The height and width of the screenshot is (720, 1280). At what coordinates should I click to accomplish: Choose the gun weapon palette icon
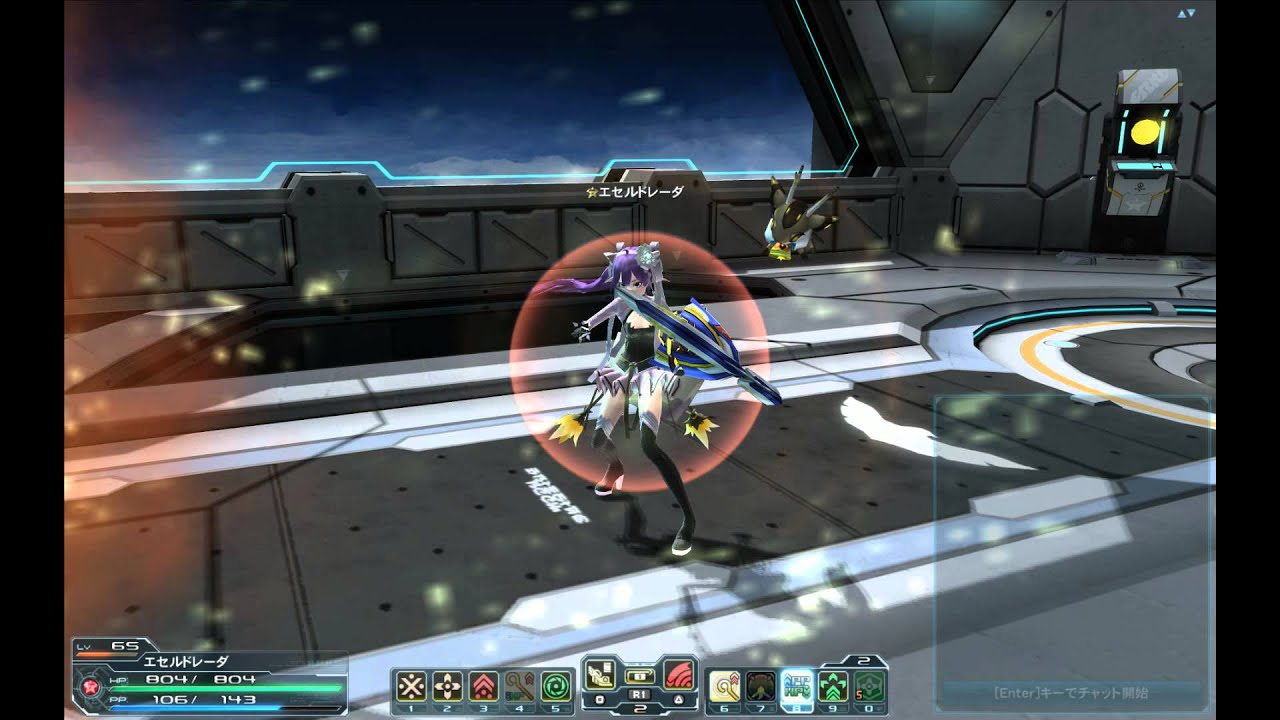(601, 673)
